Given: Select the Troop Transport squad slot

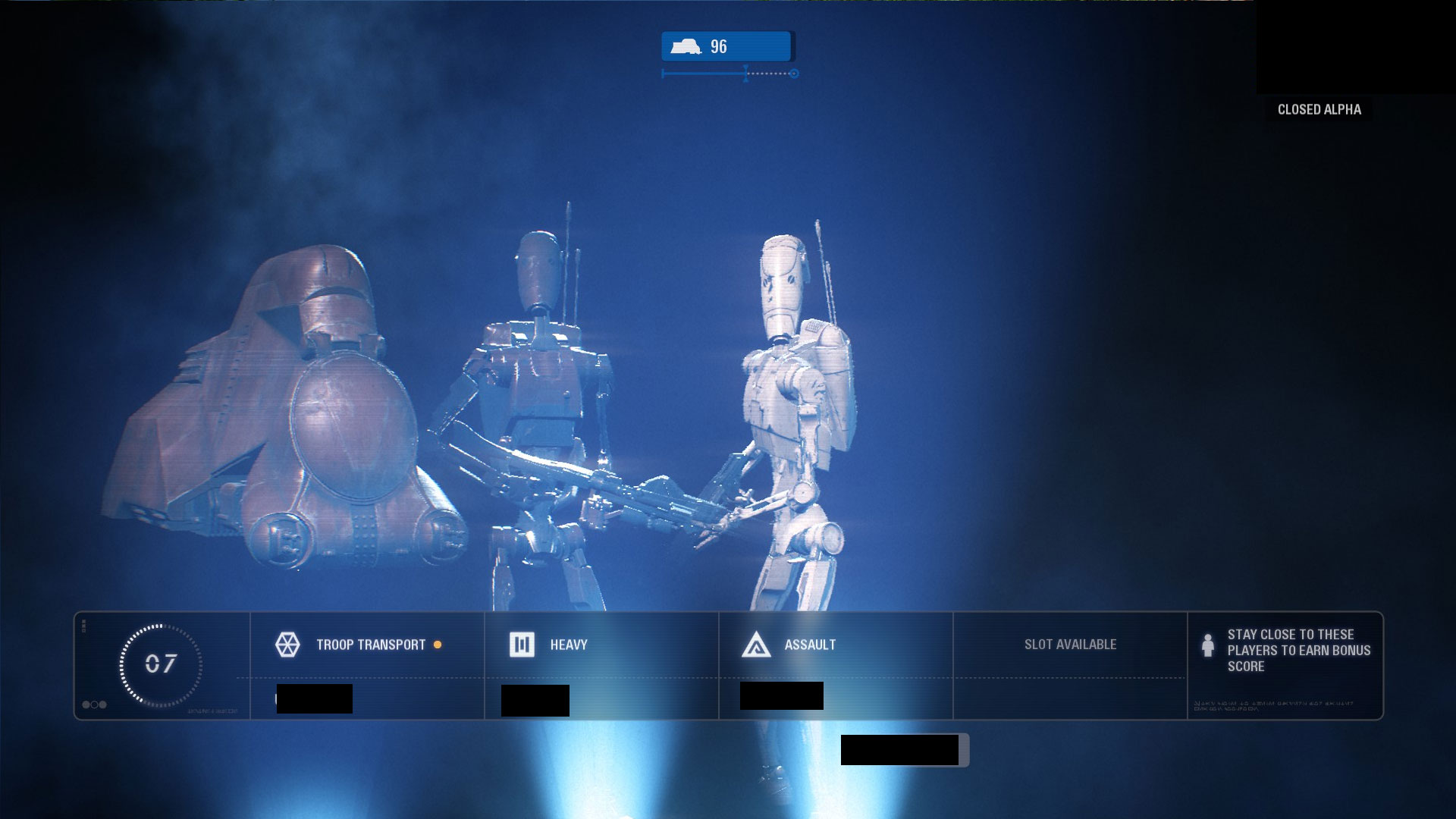Looking at the screenshot, I should tap(367, 664).
